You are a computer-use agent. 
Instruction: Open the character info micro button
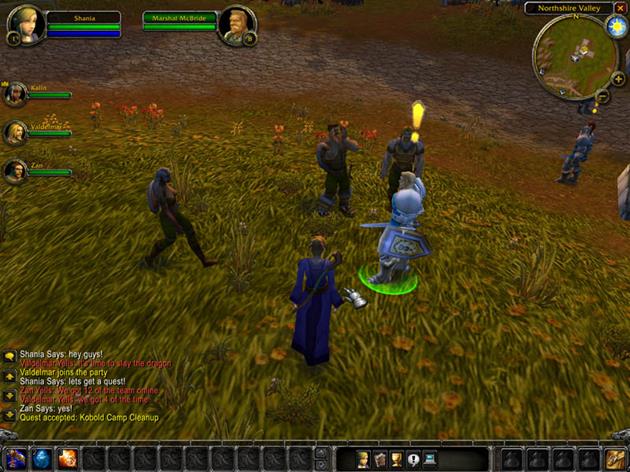pos(363,459)
